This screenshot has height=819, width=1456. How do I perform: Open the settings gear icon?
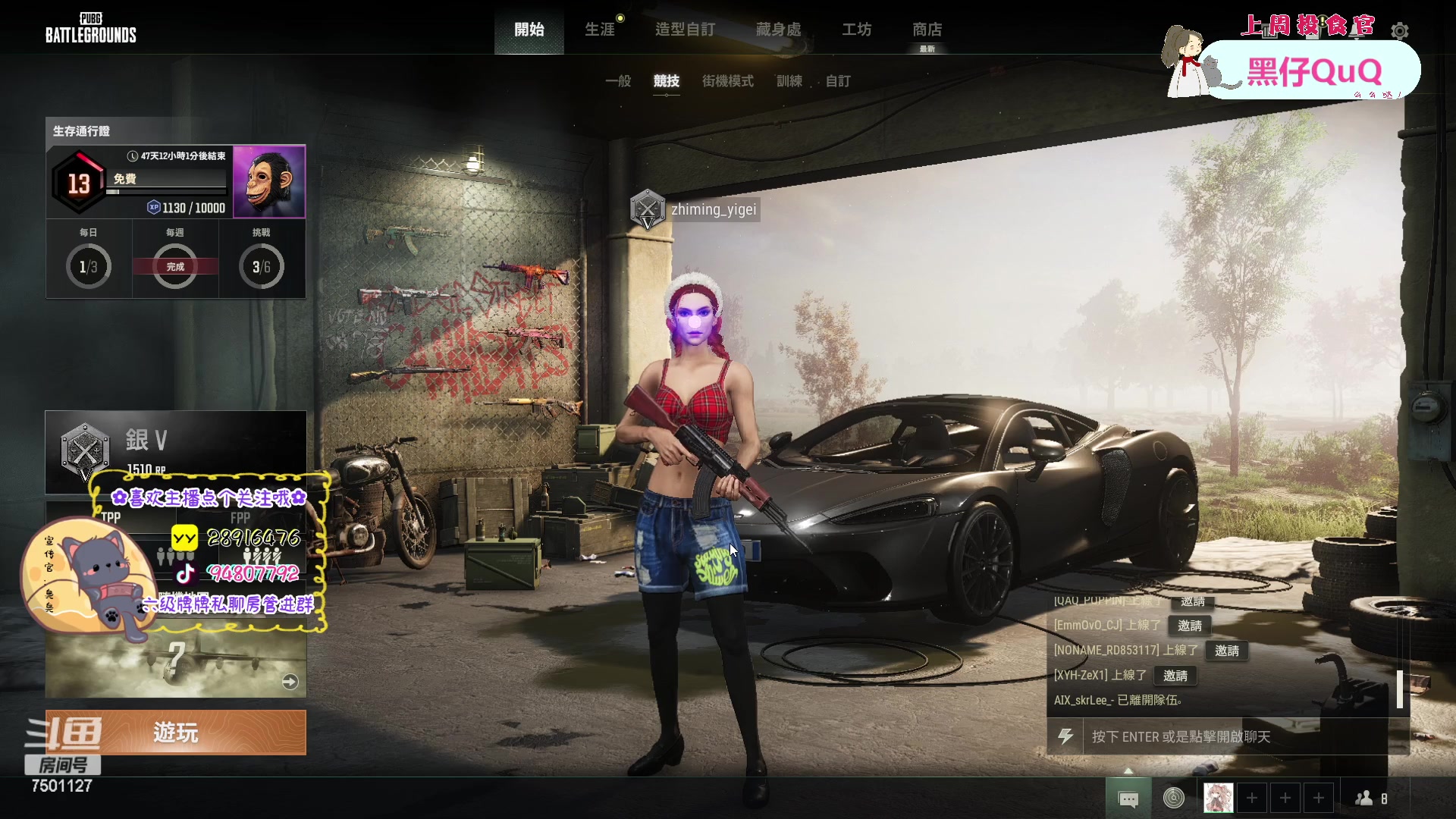pos(1400,31)
